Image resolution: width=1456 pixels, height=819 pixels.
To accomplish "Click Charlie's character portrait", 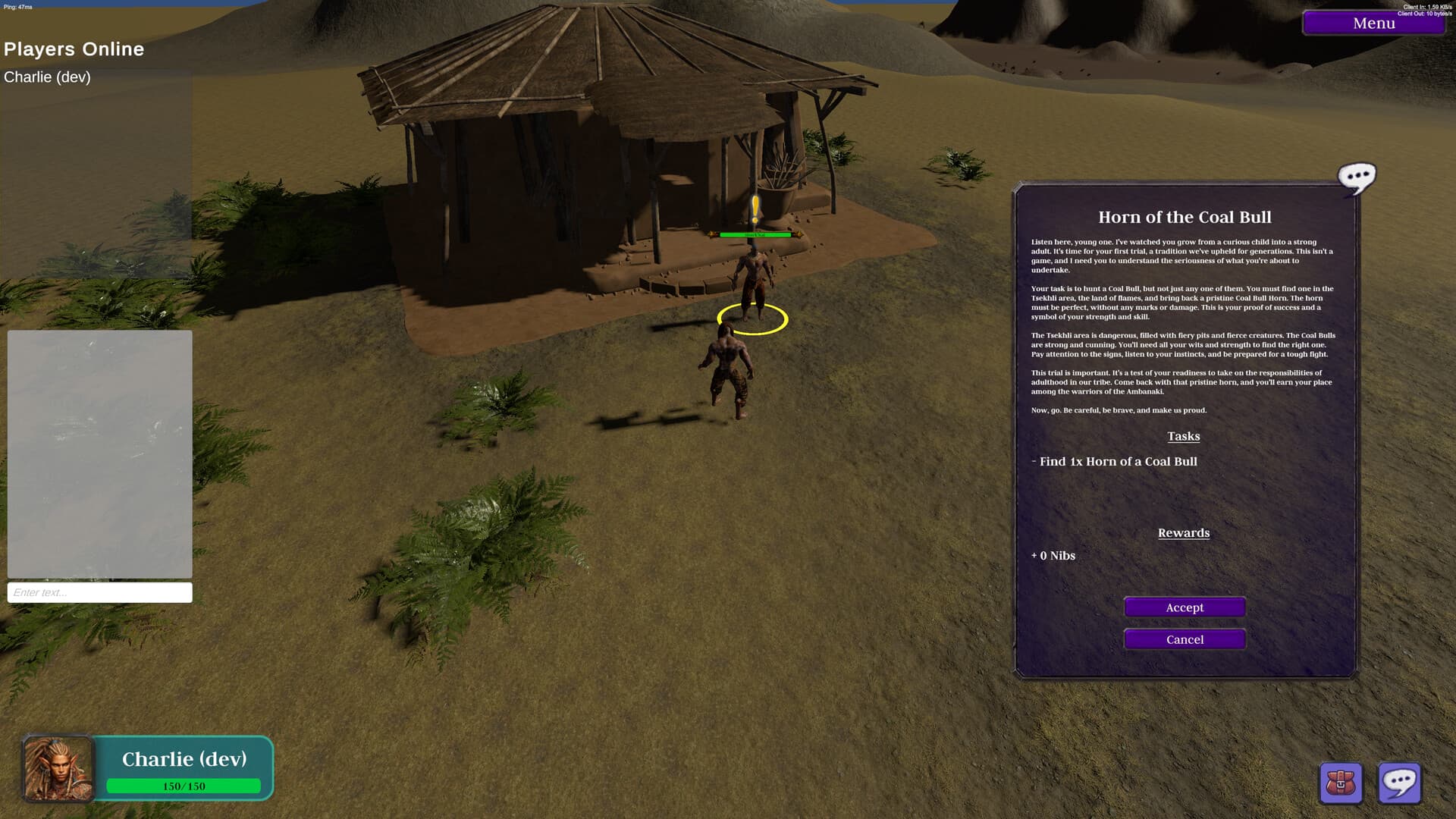I will point(57,768).
